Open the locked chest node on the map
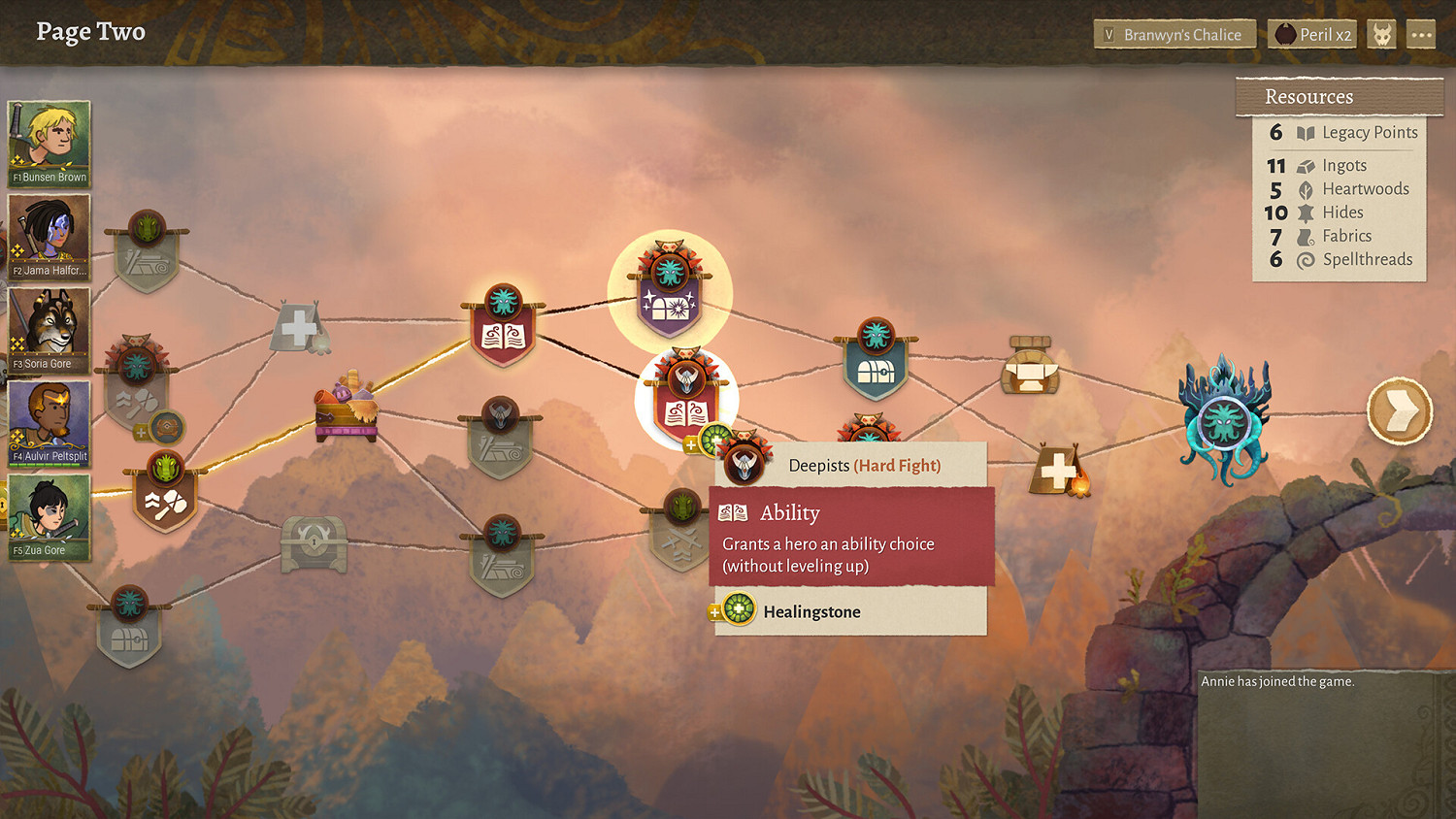 [315, 545]
